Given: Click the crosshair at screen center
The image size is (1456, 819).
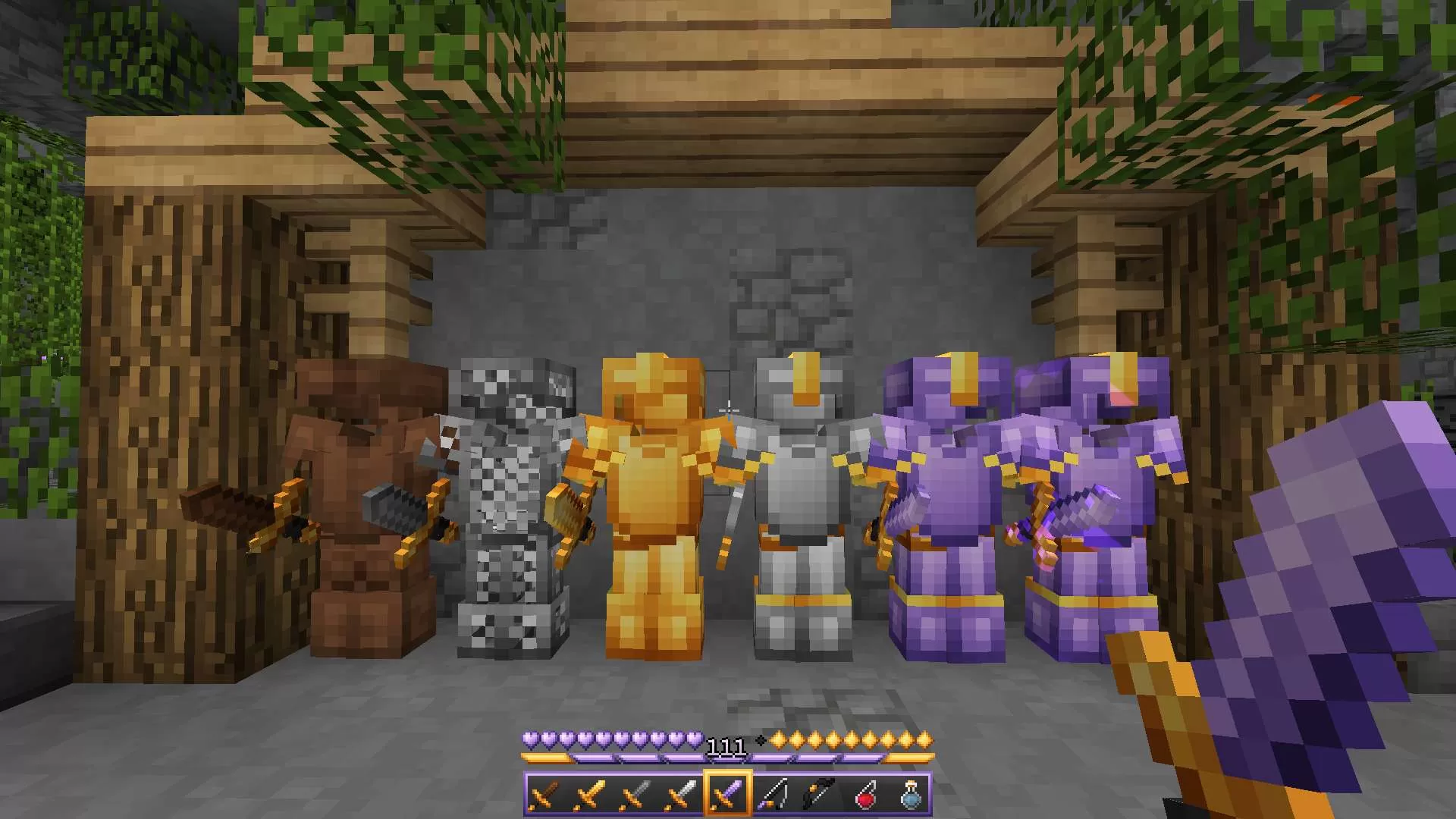Looking at the screenshot, I should click(728, 409).
